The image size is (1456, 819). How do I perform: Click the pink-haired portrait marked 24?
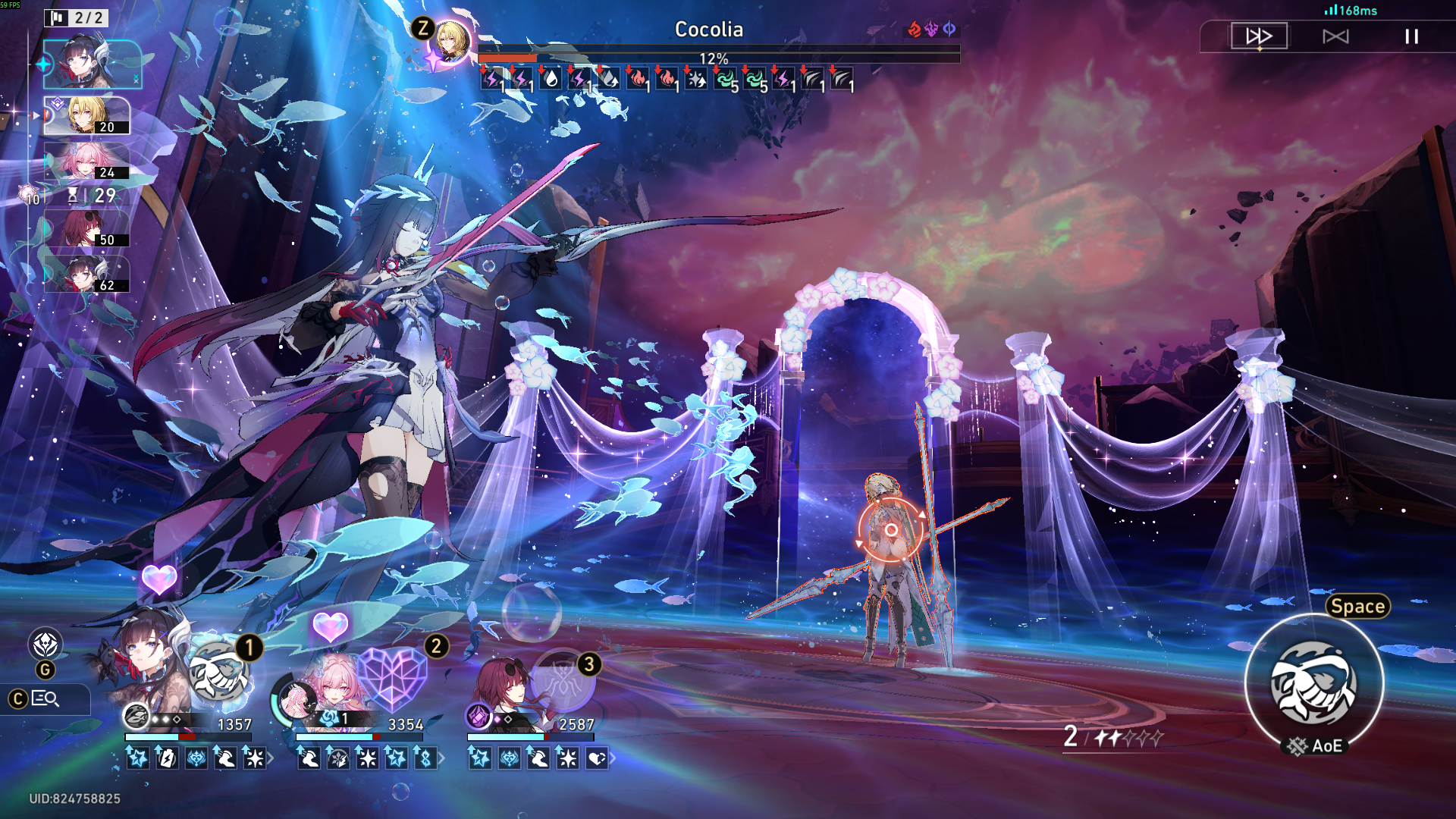pyautogui.click(x=86, y=162)
